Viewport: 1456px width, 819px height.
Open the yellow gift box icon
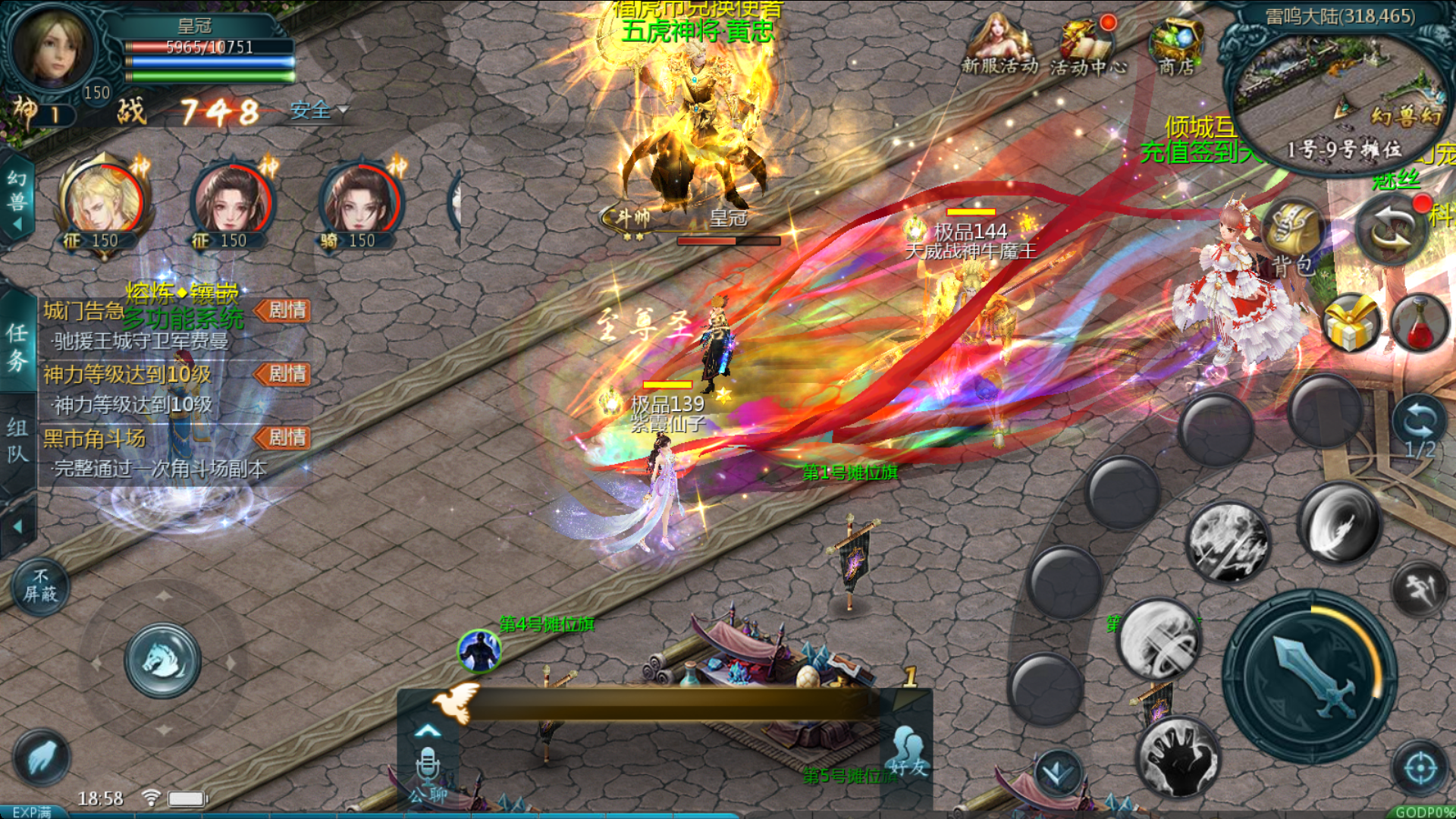point(1351,324)
